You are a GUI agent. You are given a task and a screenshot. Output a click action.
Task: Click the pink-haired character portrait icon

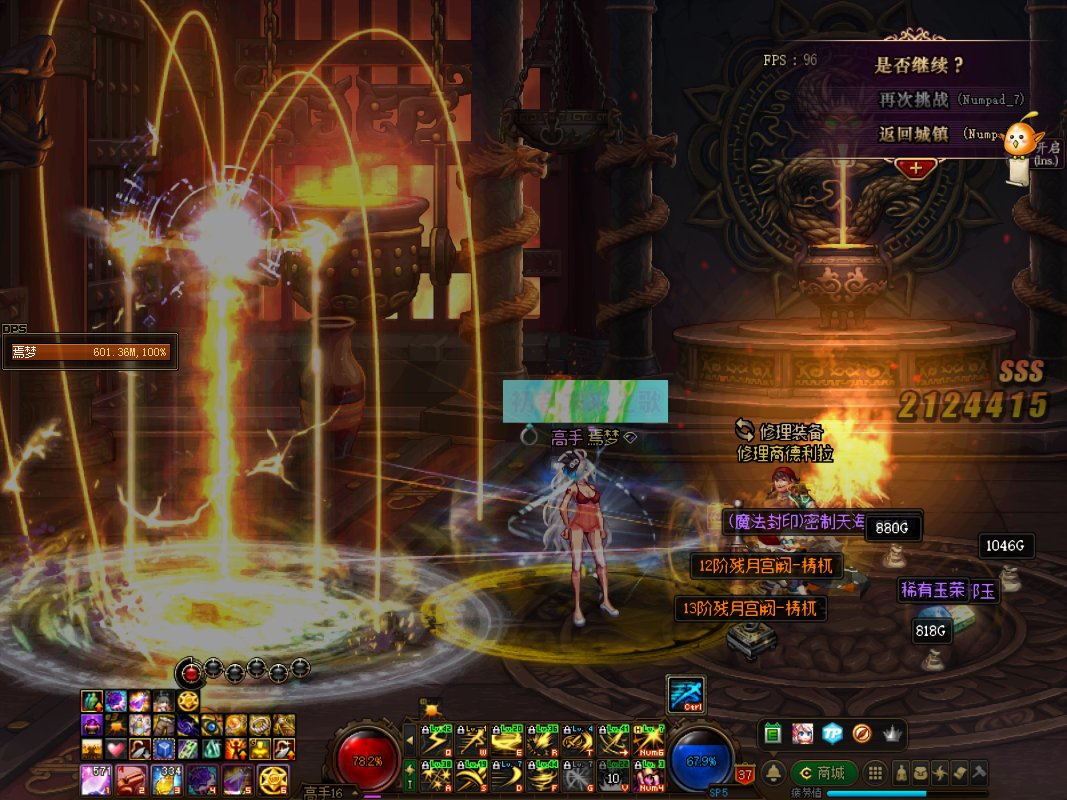tap(802, 734)
